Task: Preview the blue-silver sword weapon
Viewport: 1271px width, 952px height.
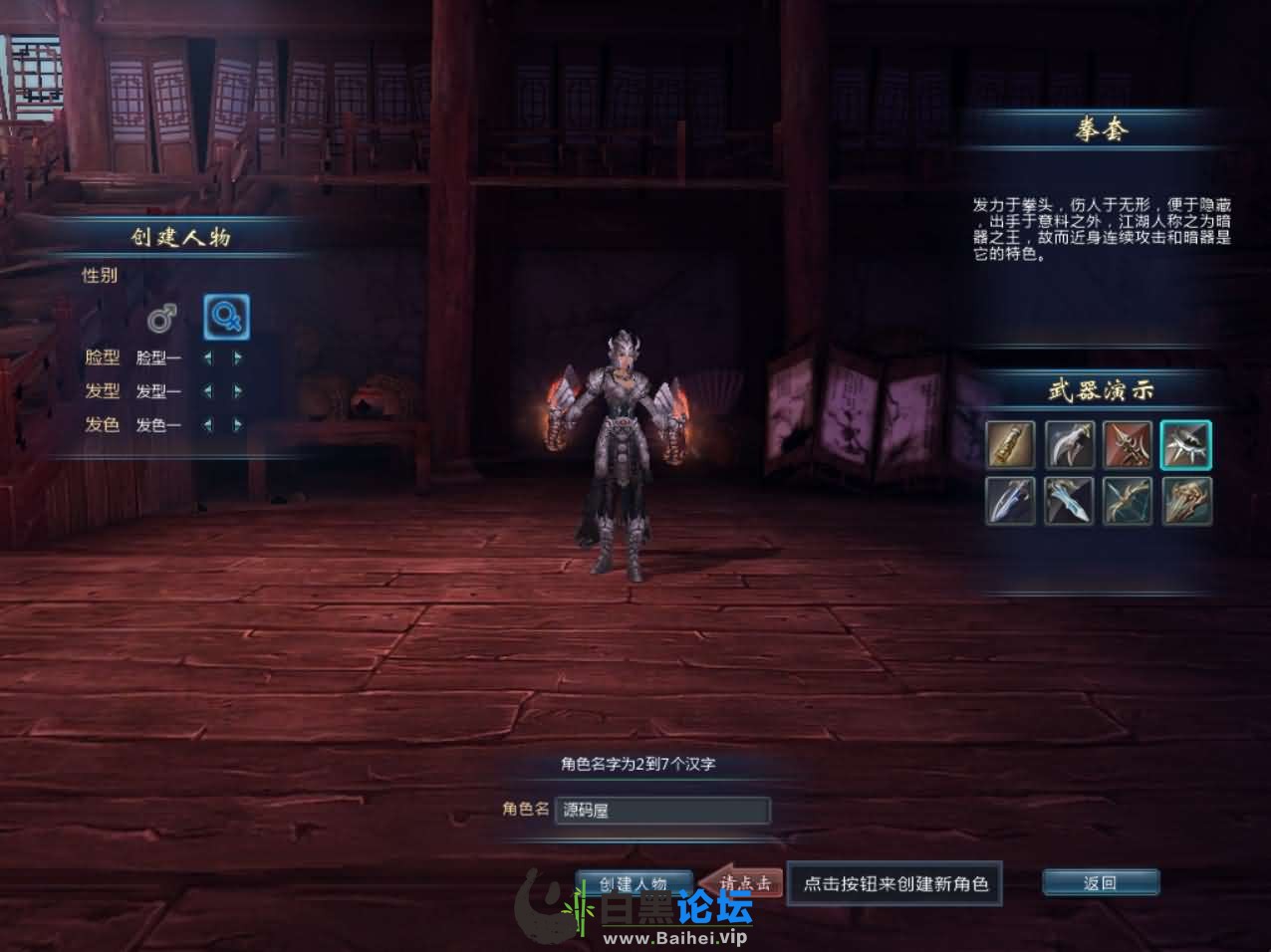Action: (x=1011, y=500)
